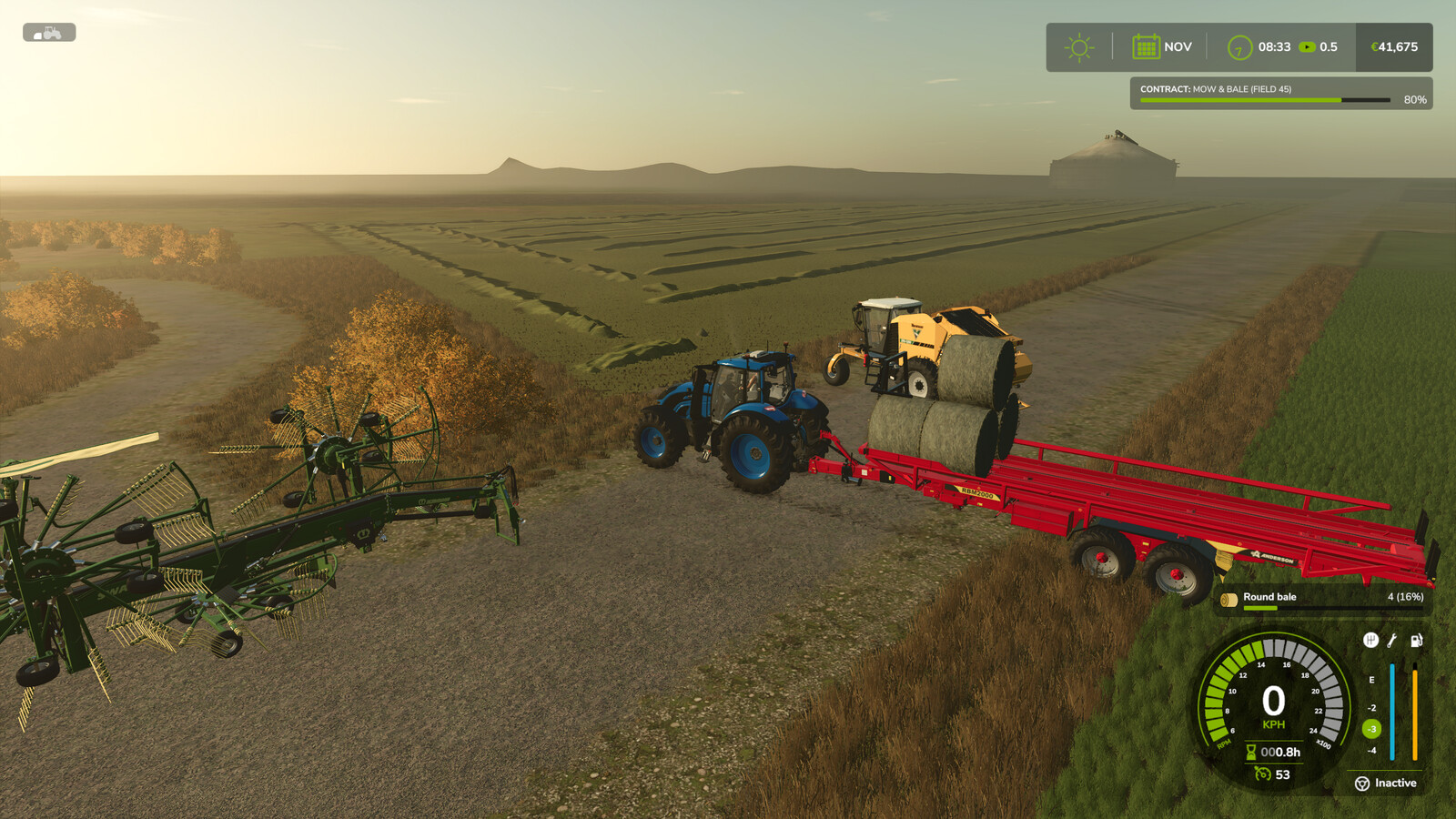Image resolution: width=1456 pixels, height=819 pixels.
Task: Click the green time-scale play icon
Action: click(x=1307, y=47)
